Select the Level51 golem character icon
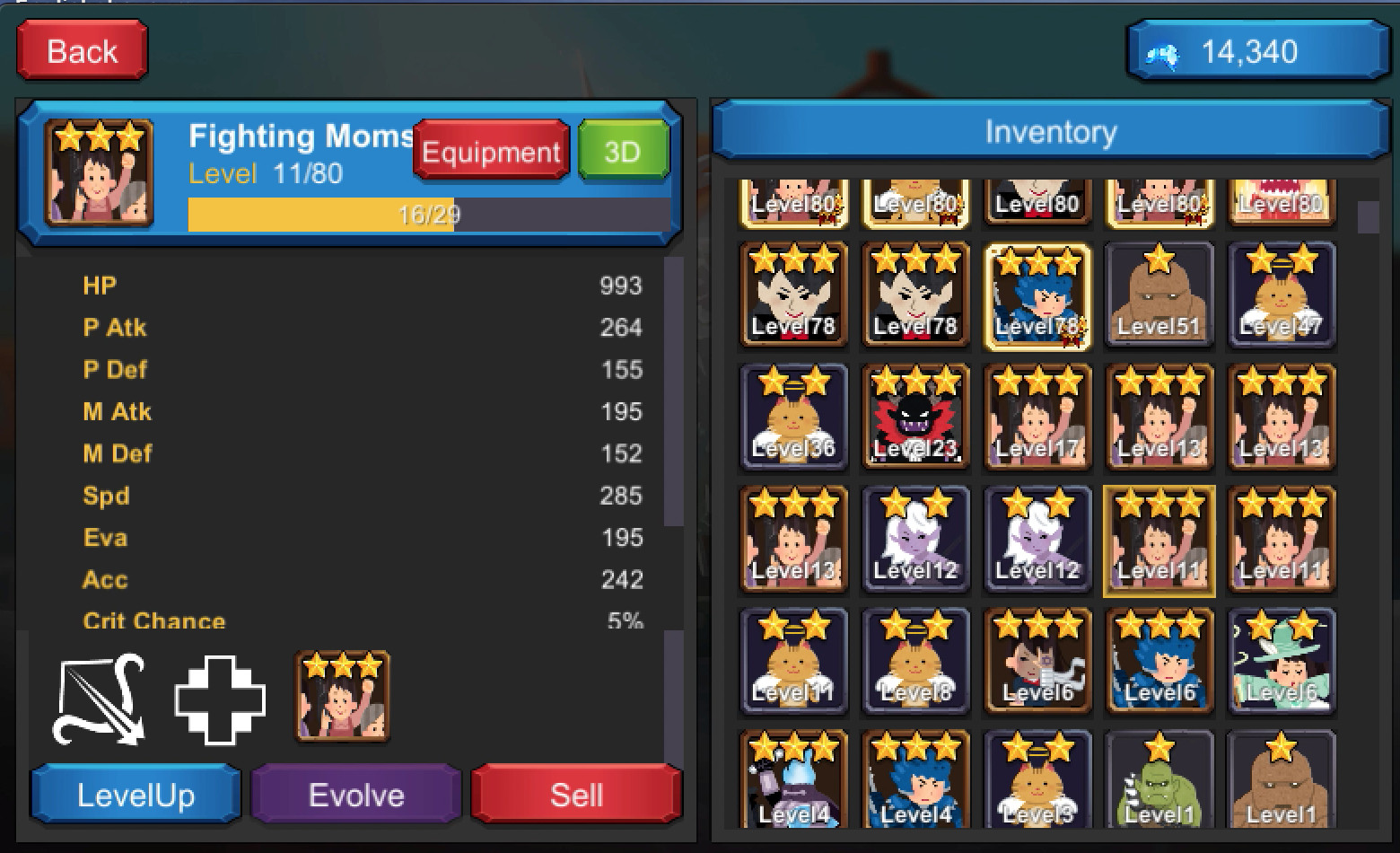 coord(1159,296)
